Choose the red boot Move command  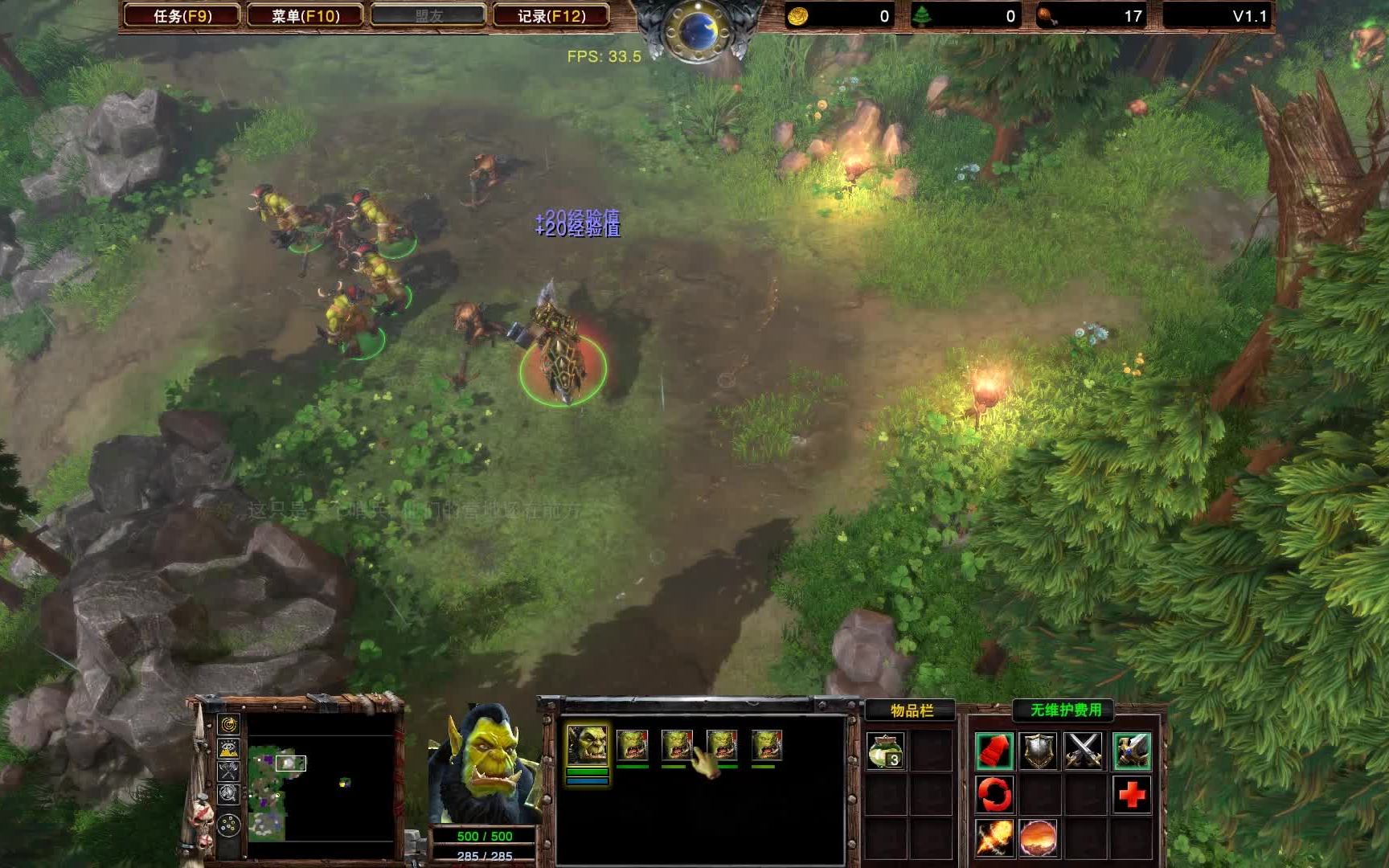coord(994,751)
